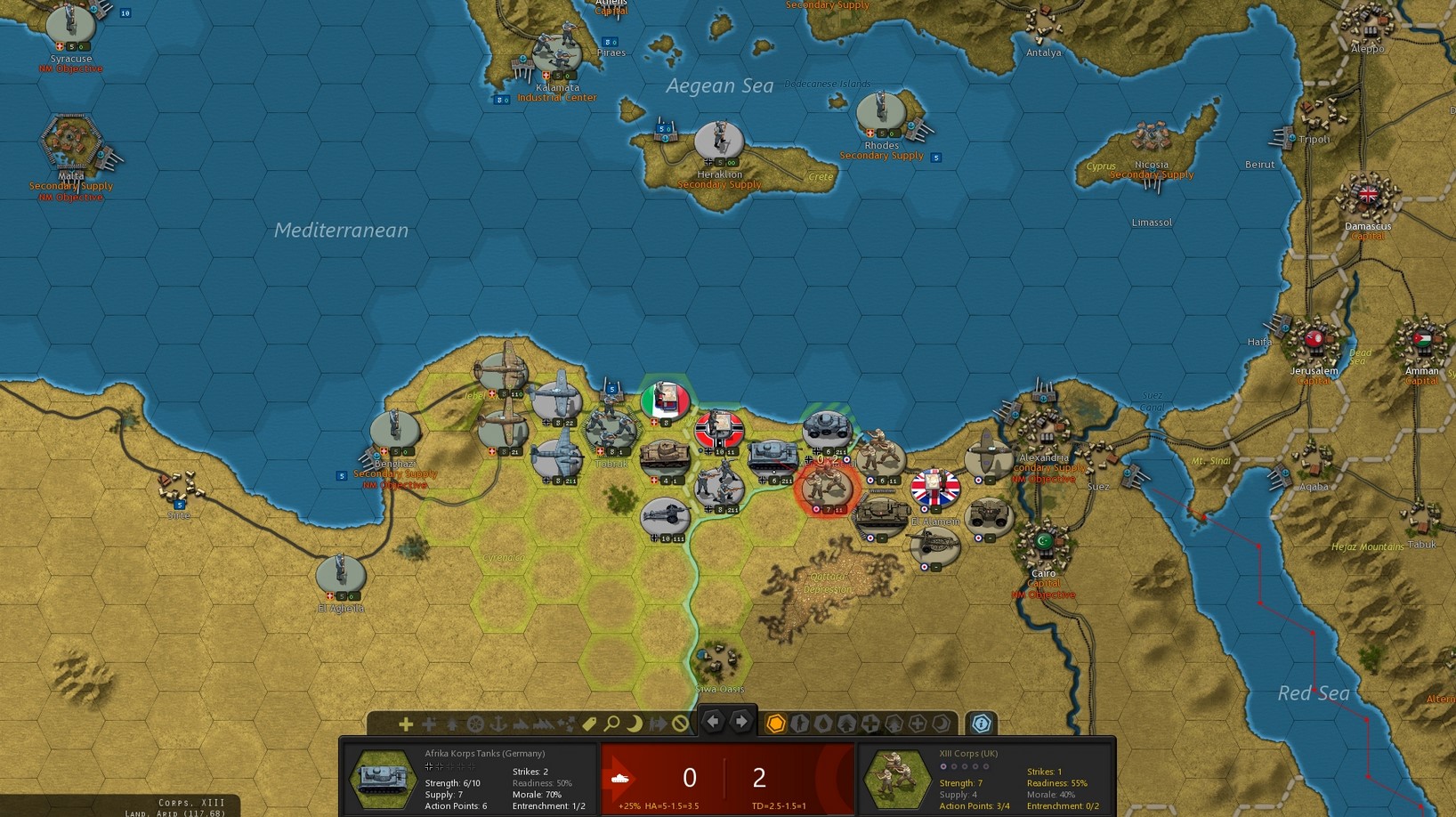Go to next unit with right arrow
This screenshot has width=1456, height=817.
coord(741,722)
